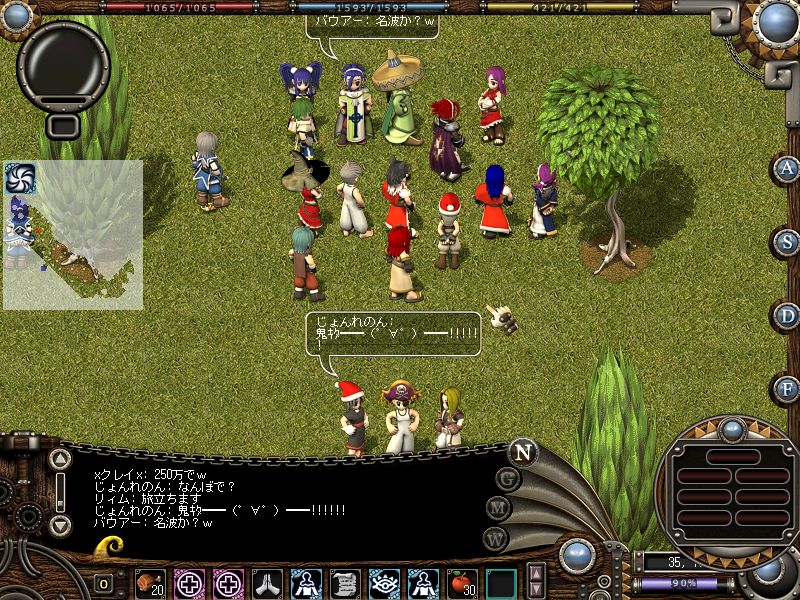The height and width of the screenshot is (600, 800).
Task: Choose the W chat channel button
Action: [x=495, y=539]
